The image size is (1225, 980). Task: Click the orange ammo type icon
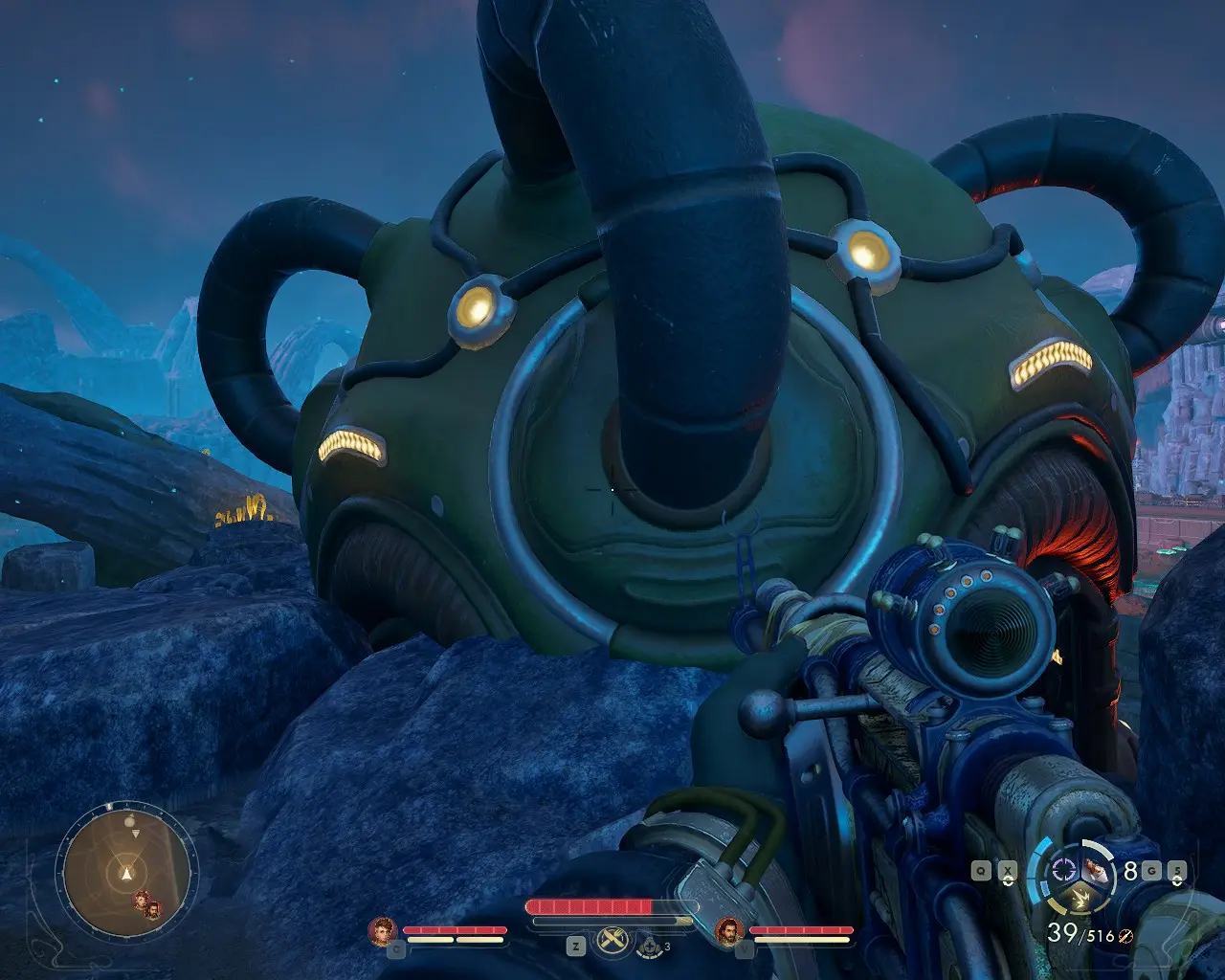[x=1125, y=937]
